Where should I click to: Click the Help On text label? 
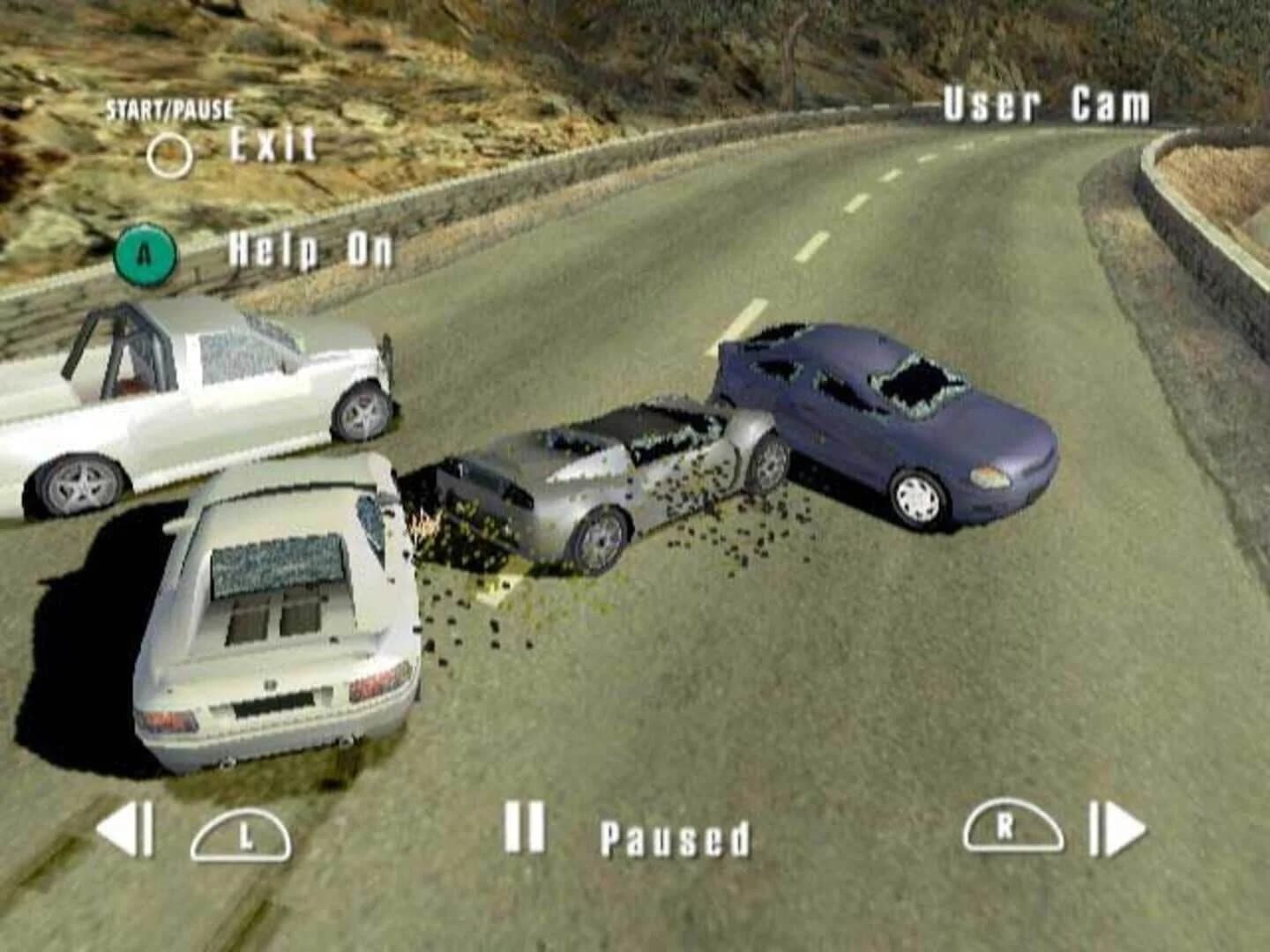tap(310, 252)
